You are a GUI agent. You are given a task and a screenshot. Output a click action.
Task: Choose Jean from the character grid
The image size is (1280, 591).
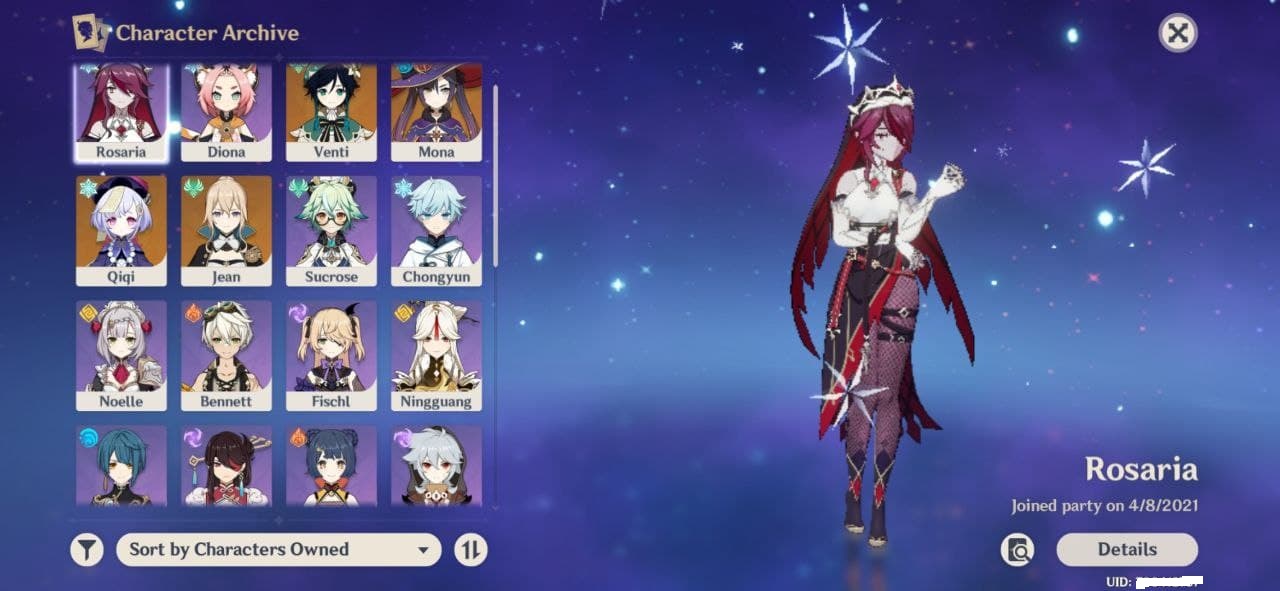coord(226,231)
